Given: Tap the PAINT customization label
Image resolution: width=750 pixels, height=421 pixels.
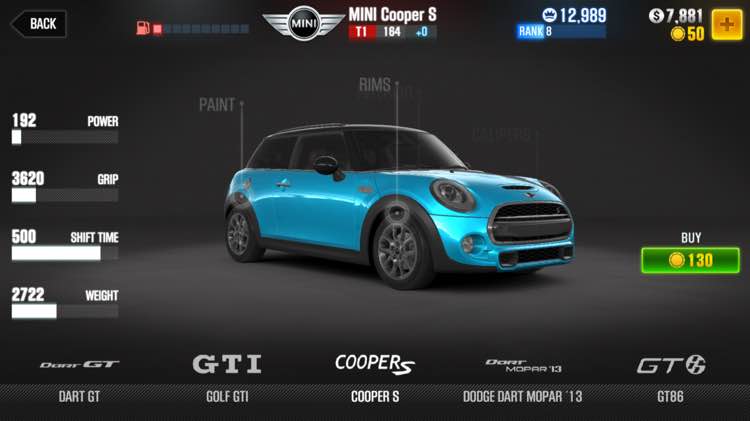Looking at the screenshot, I should click(217, 104).
